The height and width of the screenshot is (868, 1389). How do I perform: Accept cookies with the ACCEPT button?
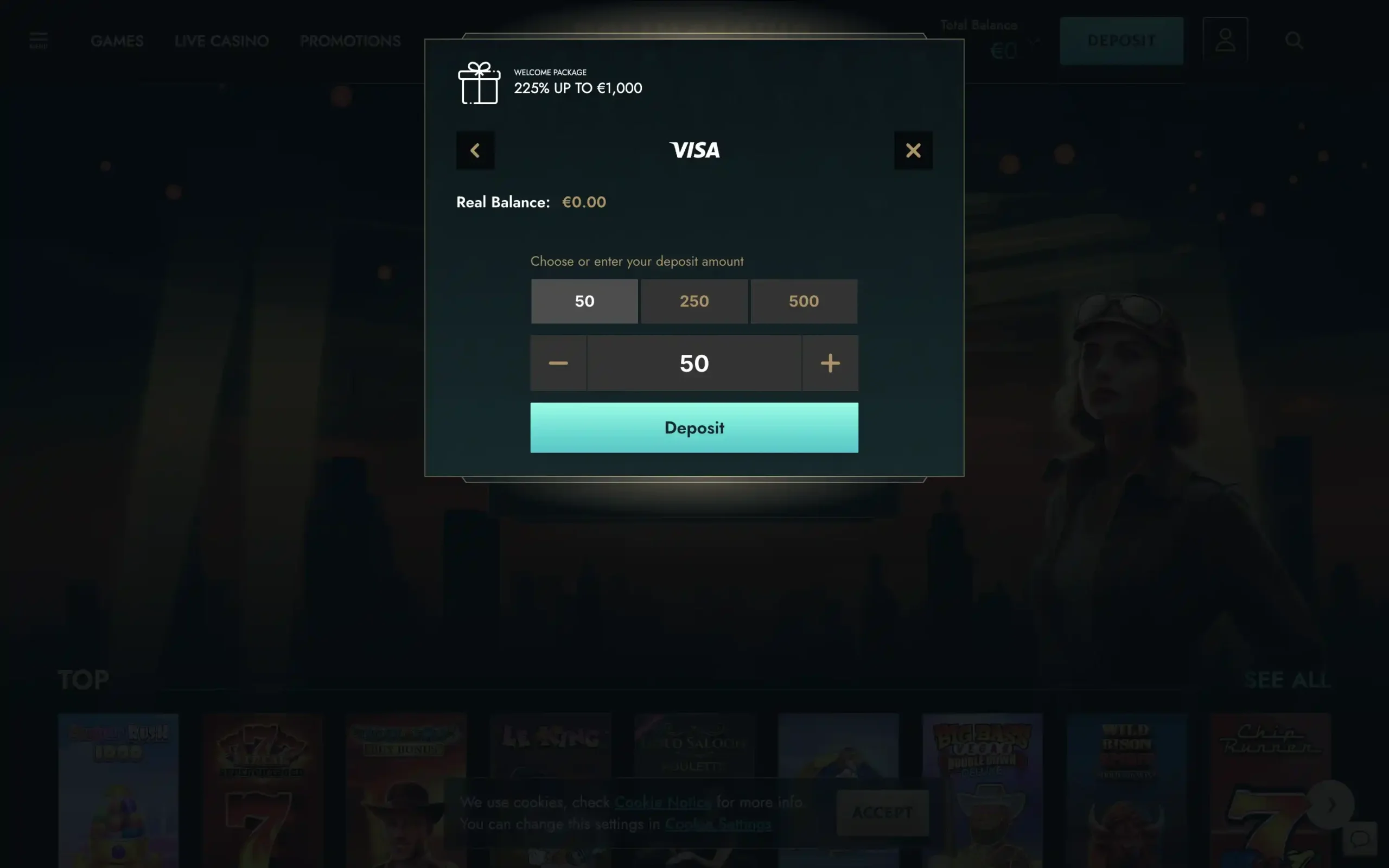882,812
